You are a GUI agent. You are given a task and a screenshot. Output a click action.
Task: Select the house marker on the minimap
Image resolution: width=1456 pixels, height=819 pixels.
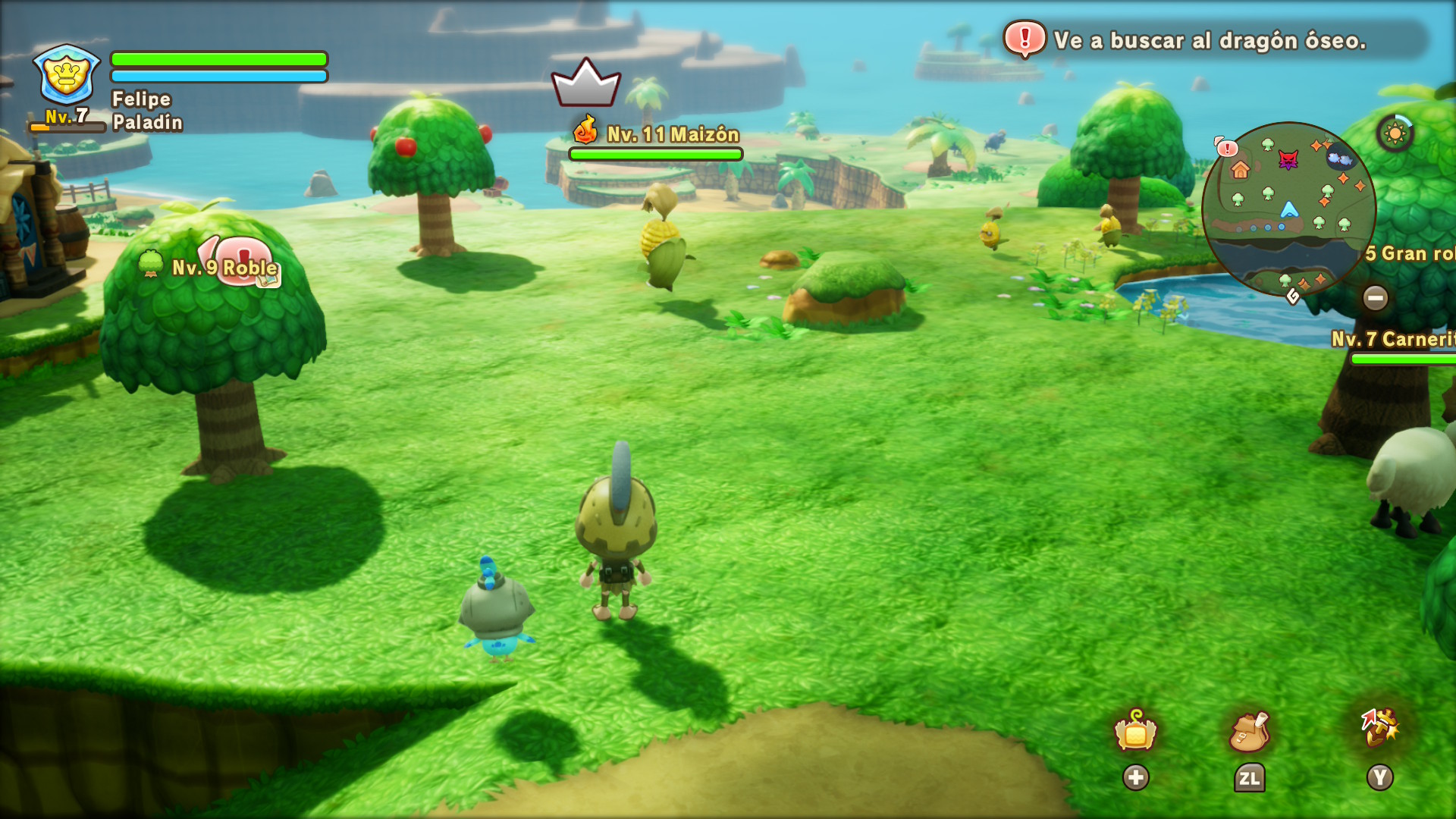pyautogui.click(x=1240, y=170)
